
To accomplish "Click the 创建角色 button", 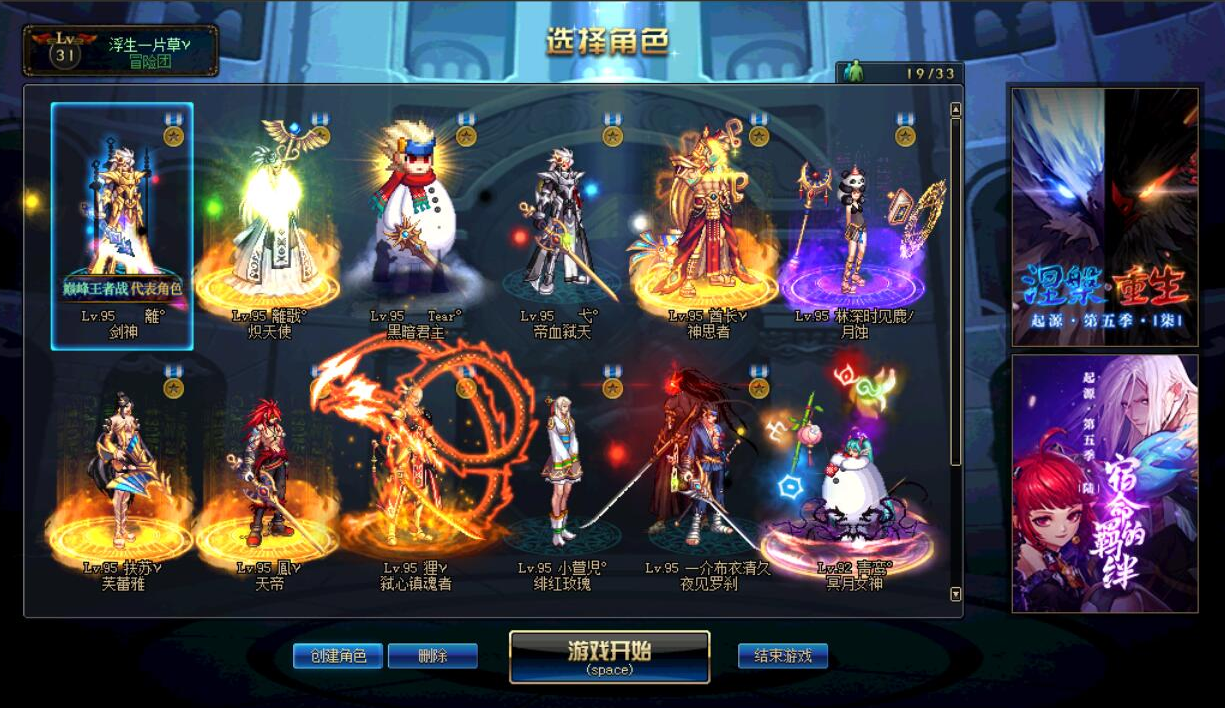I will [x=338, y=656].
